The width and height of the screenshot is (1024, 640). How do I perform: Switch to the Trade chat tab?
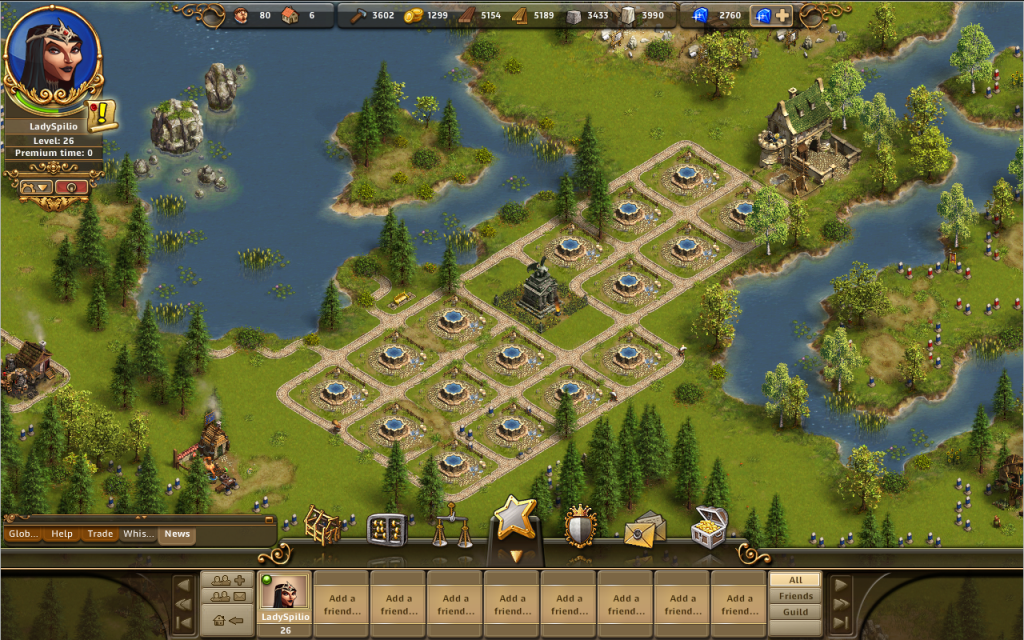[x=100, y=534]
